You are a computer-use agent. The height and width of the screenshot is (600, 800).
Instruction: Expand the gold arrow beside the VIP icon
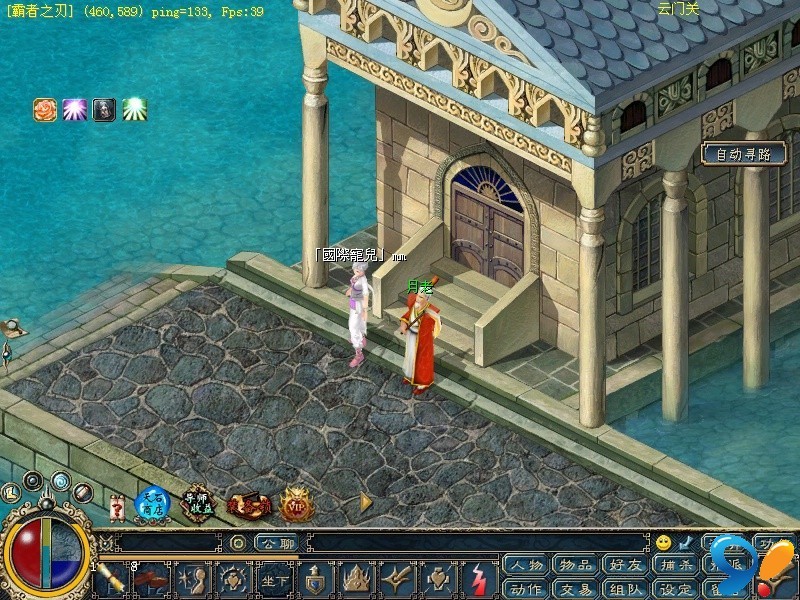[366, 502]
